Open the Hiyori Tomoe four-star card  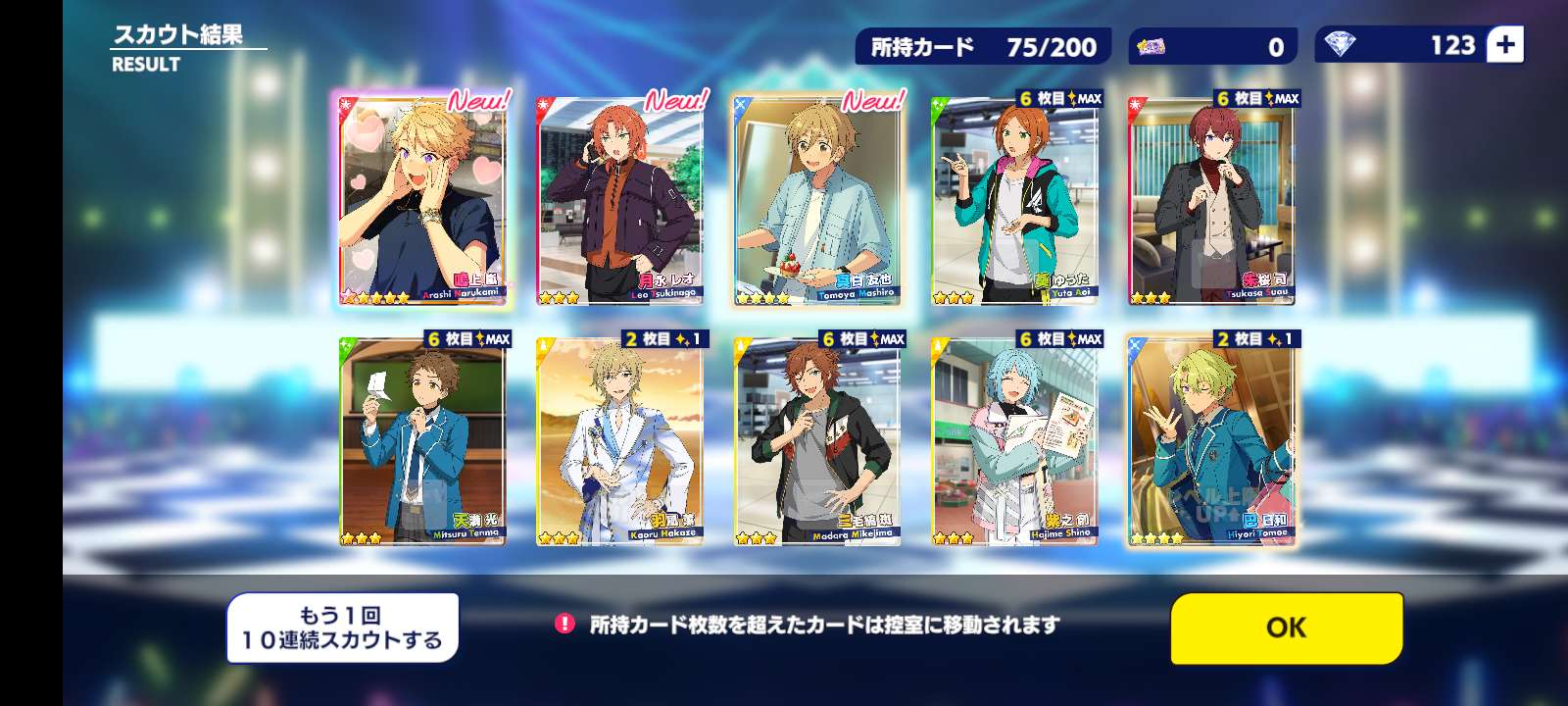(1212, 441)
